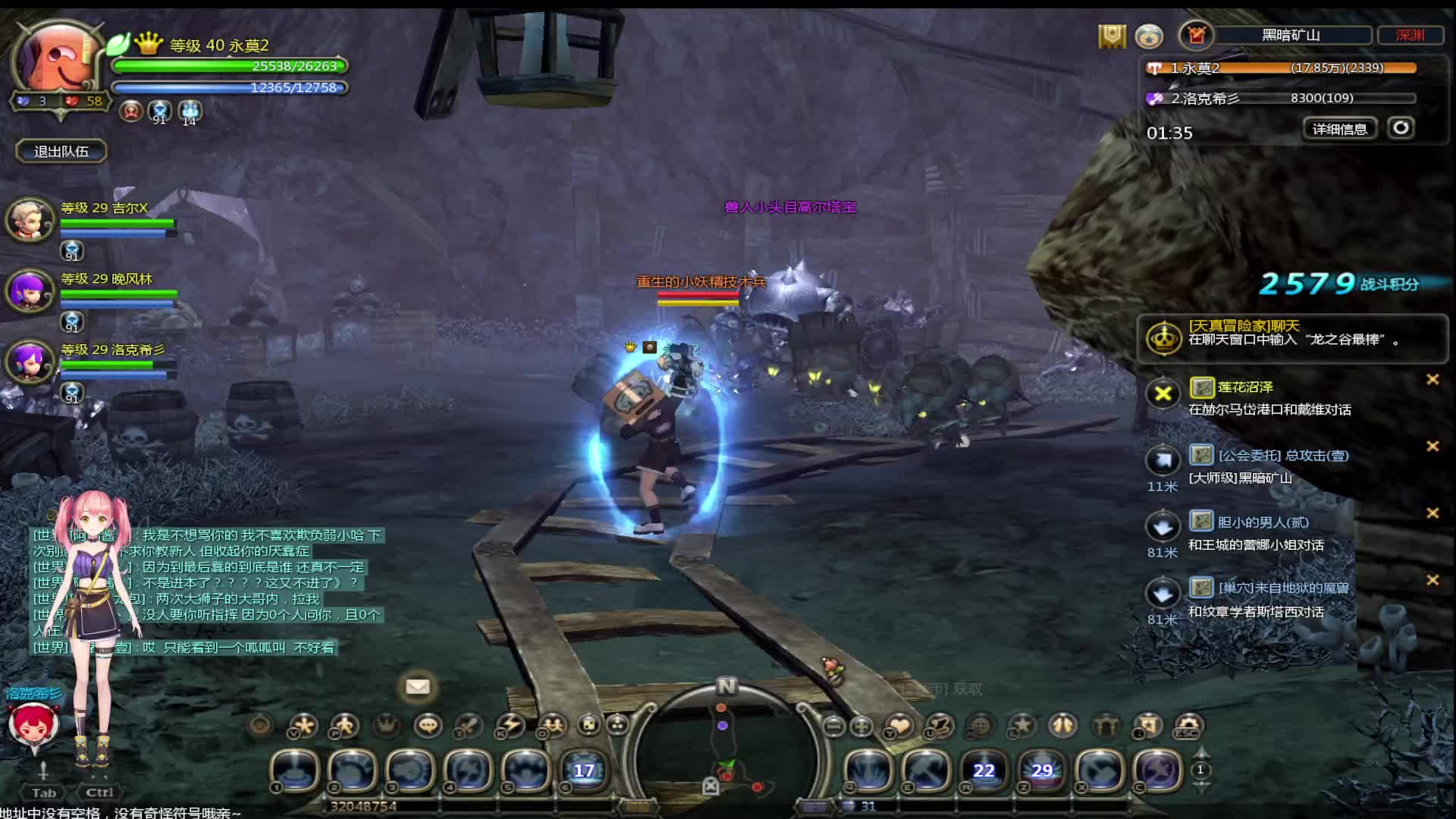Open the chat speech bubble icon

[x=428, y=726]
